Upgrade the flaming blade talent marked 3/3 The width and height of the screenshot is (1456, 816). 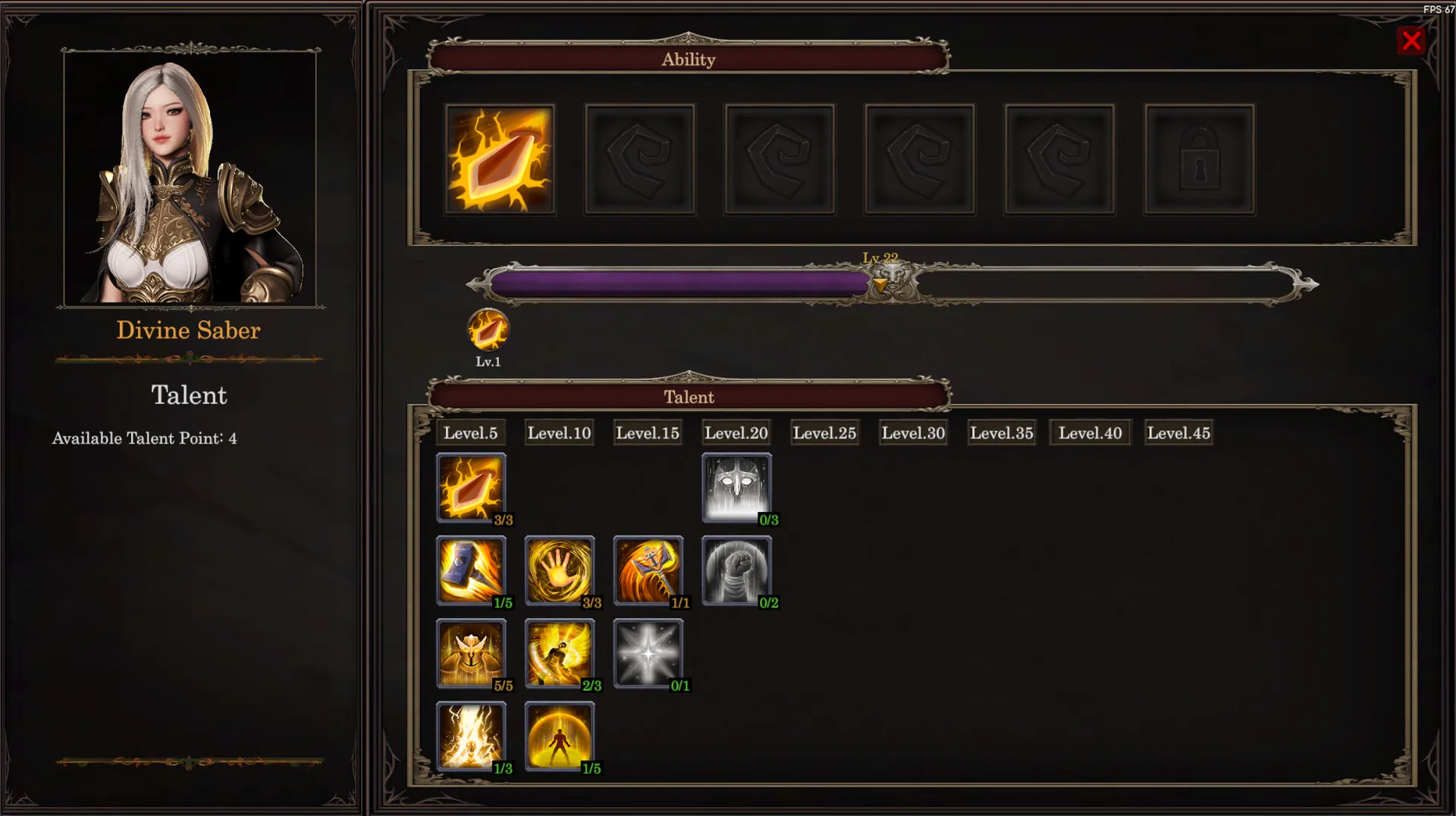[x=471, y=487]
